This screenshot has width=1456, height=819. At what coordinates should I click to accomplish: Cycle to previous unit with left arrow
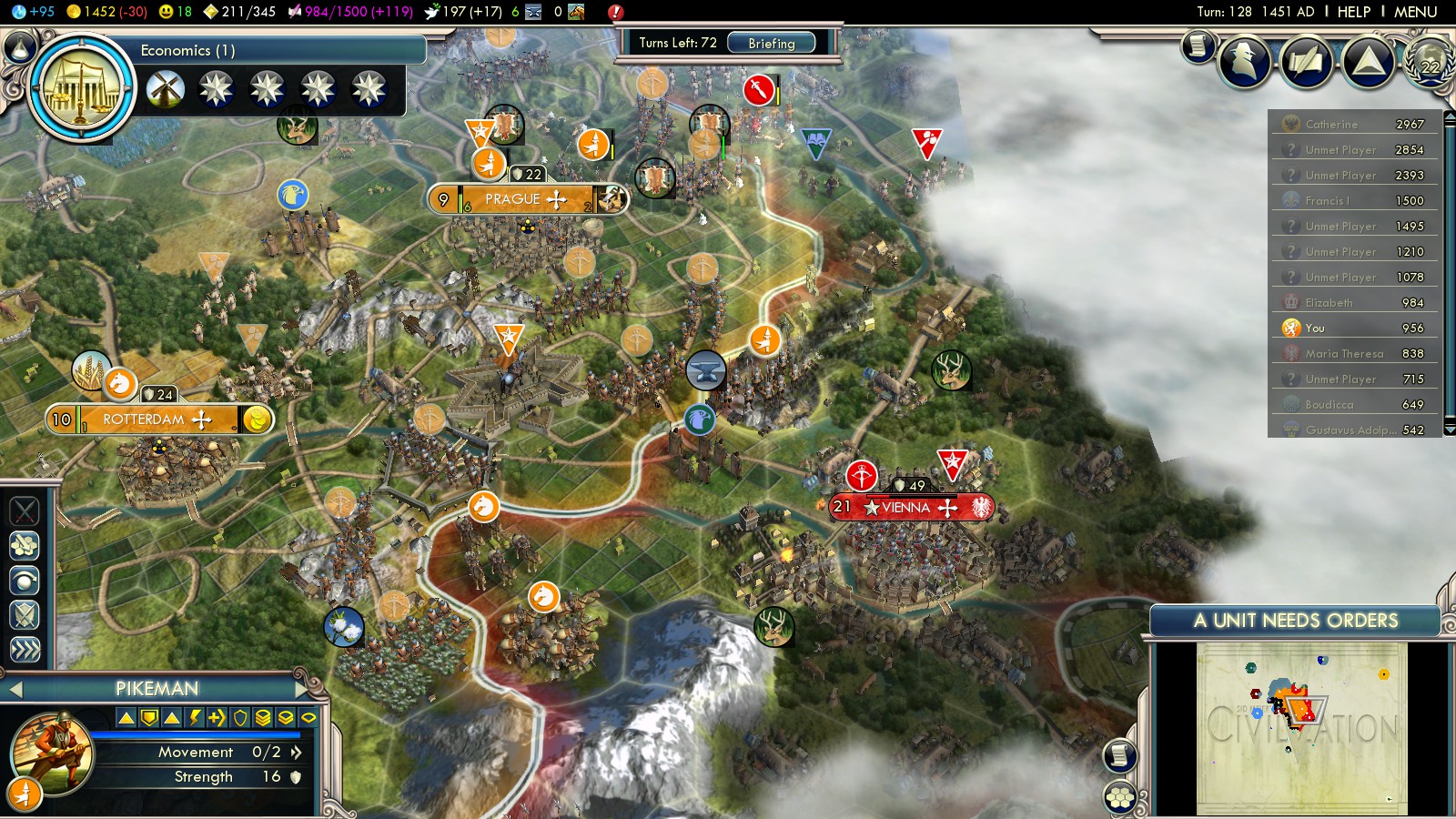[x=15, y=690]
